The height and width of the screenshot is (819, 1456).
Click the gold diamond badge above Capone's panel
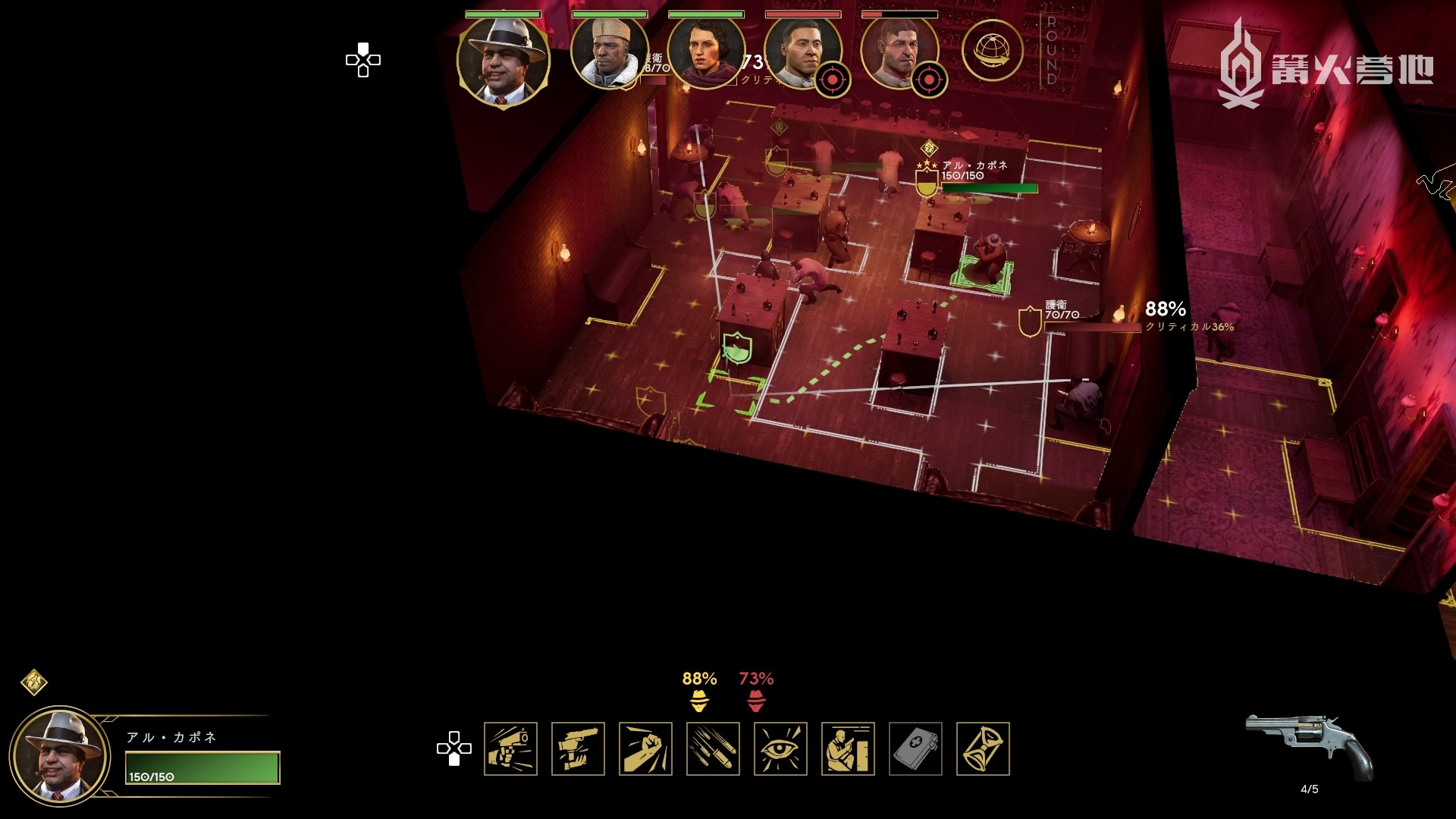pyautogui.click(x=34, y=682)
